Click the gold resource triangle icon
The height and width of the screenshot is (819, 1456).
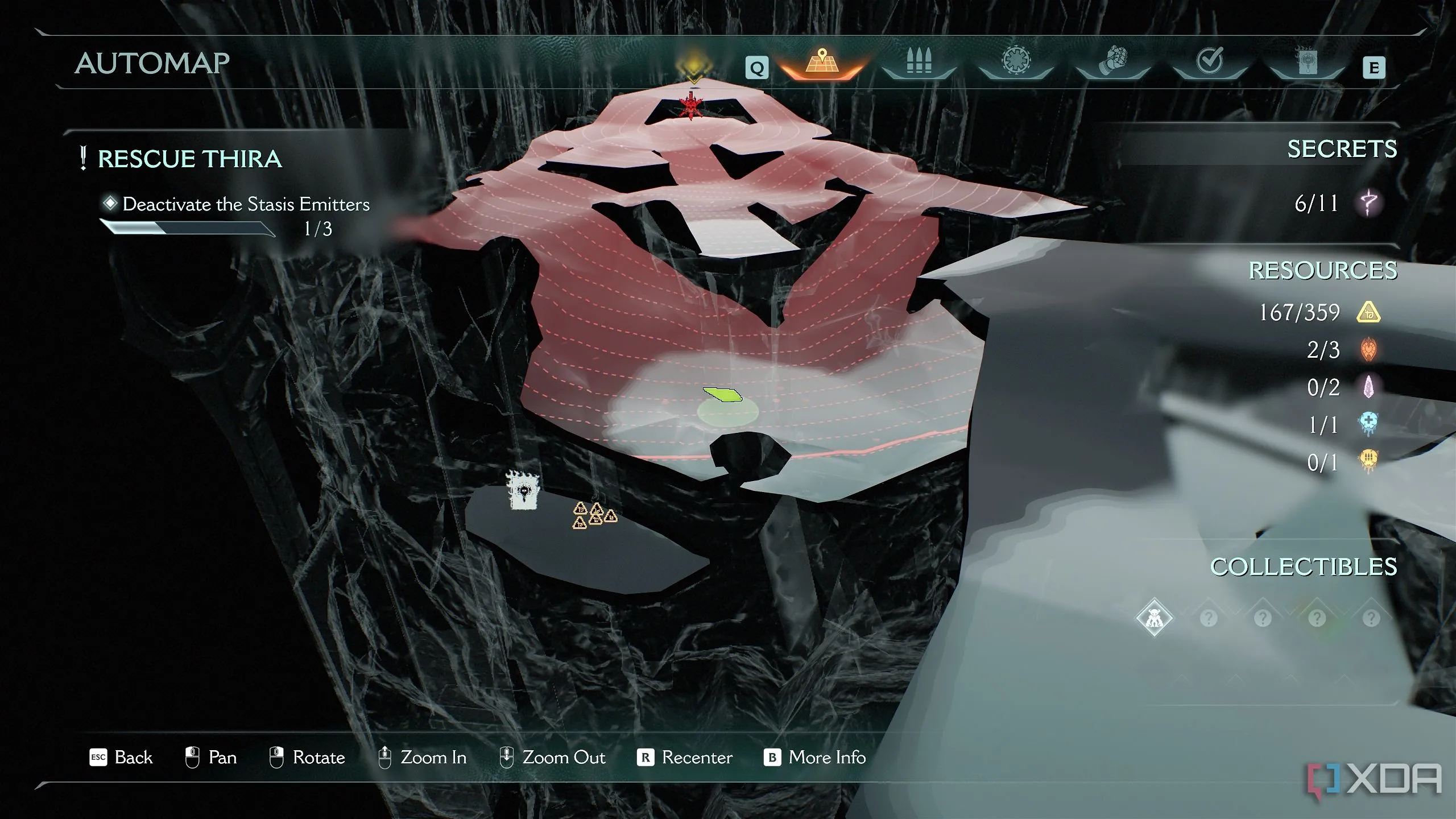[x=1368, y=312]
